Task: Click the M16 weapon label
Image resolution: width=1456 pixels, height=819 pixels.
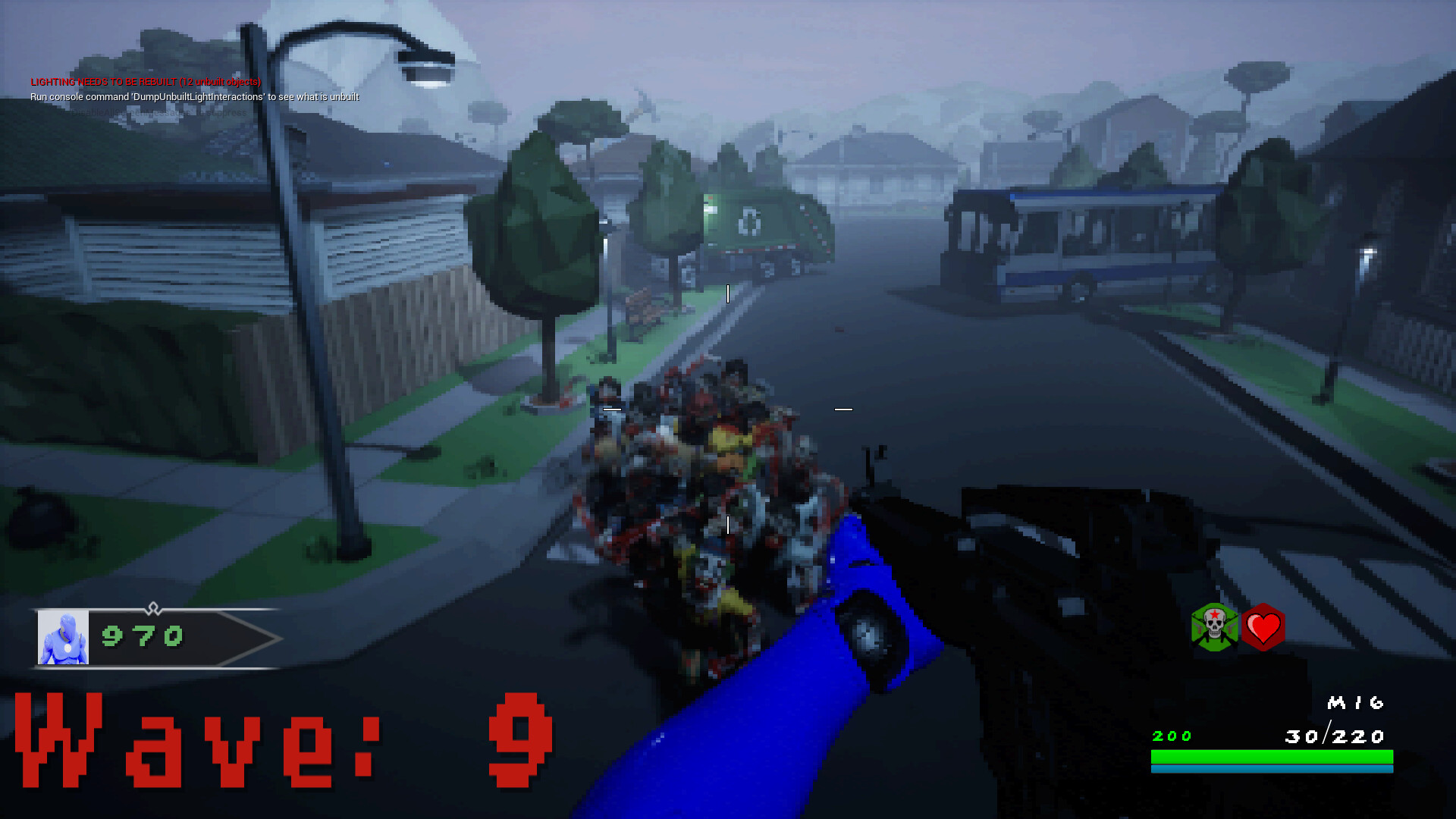Action: pos(1356,704)
